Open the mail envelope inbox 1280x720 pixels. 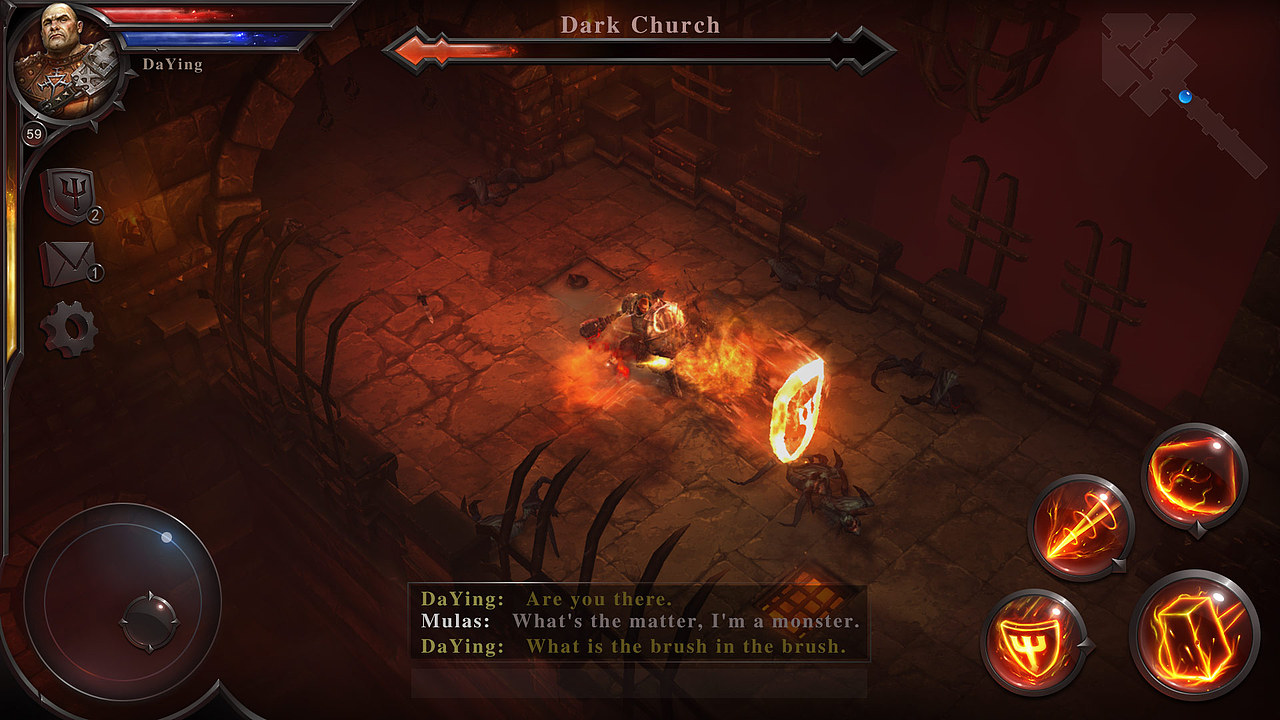click(x=67, y=262)
